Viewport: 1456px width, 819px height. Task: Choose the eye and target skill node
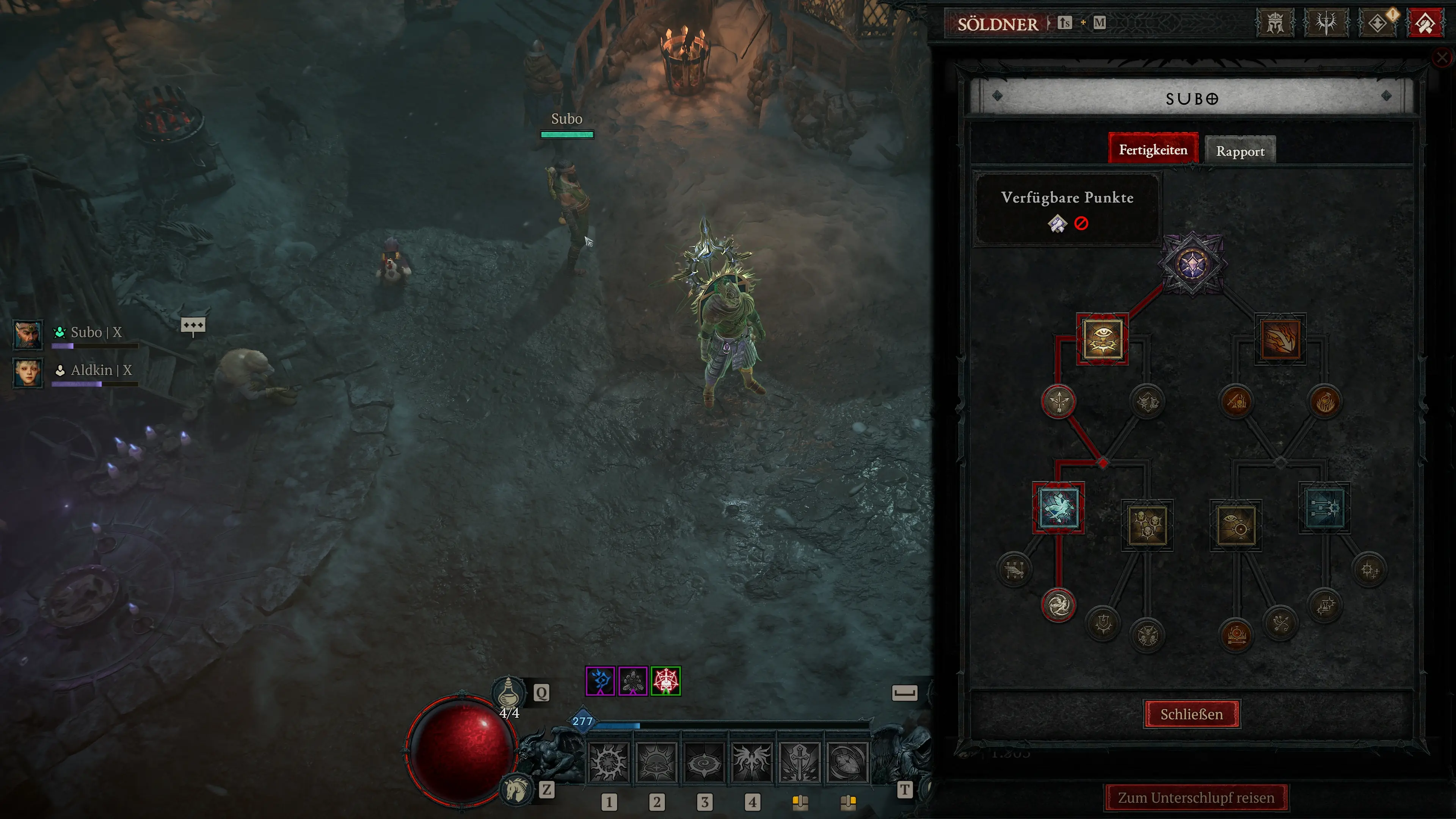(x=1236, y=525)
